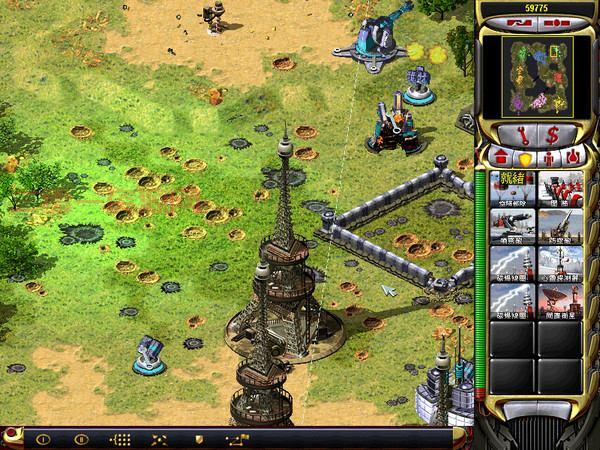Image resolution: width=600 pixels, height=450 pixels.
Task: Click the team one circle button
Action: pos(43,439)
